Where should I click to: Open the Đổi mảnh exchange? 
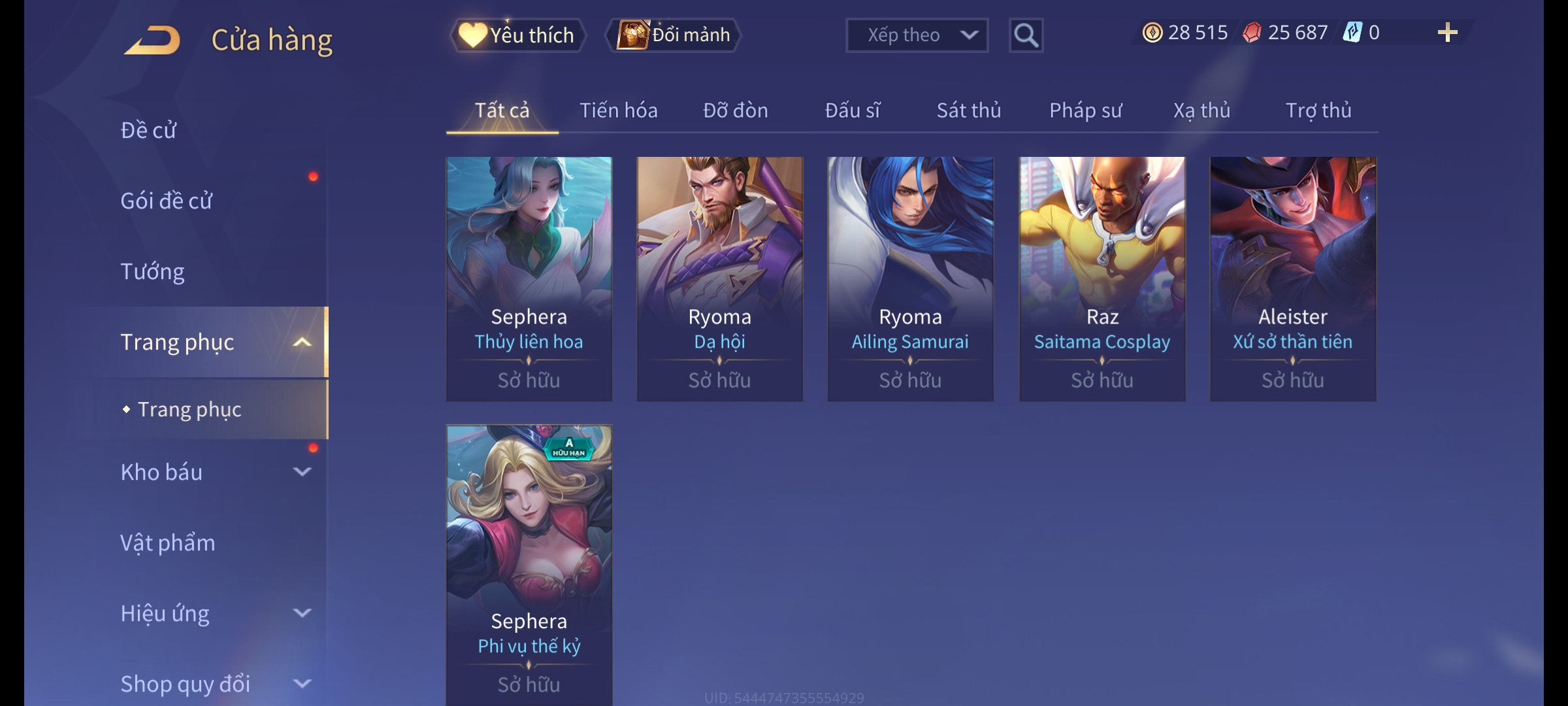pos(674,35)
